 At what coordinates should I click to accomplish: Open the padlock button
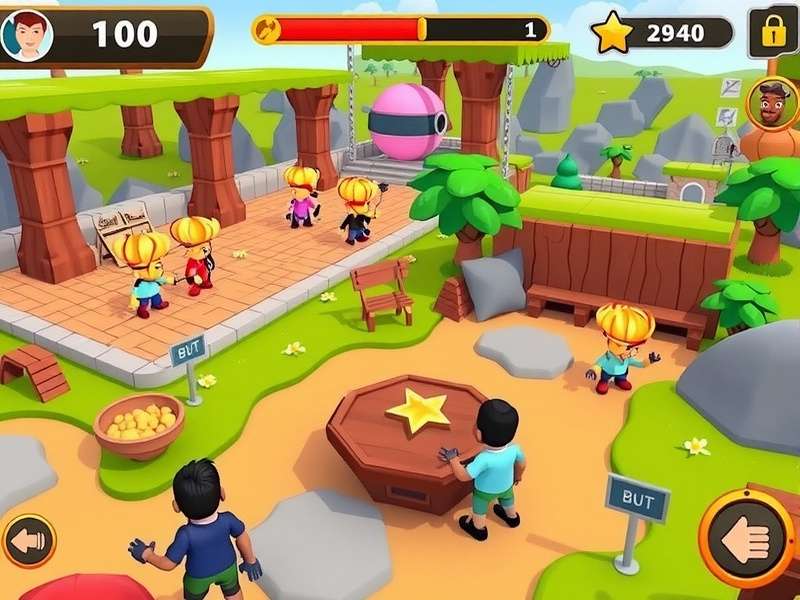pos(773,33)
